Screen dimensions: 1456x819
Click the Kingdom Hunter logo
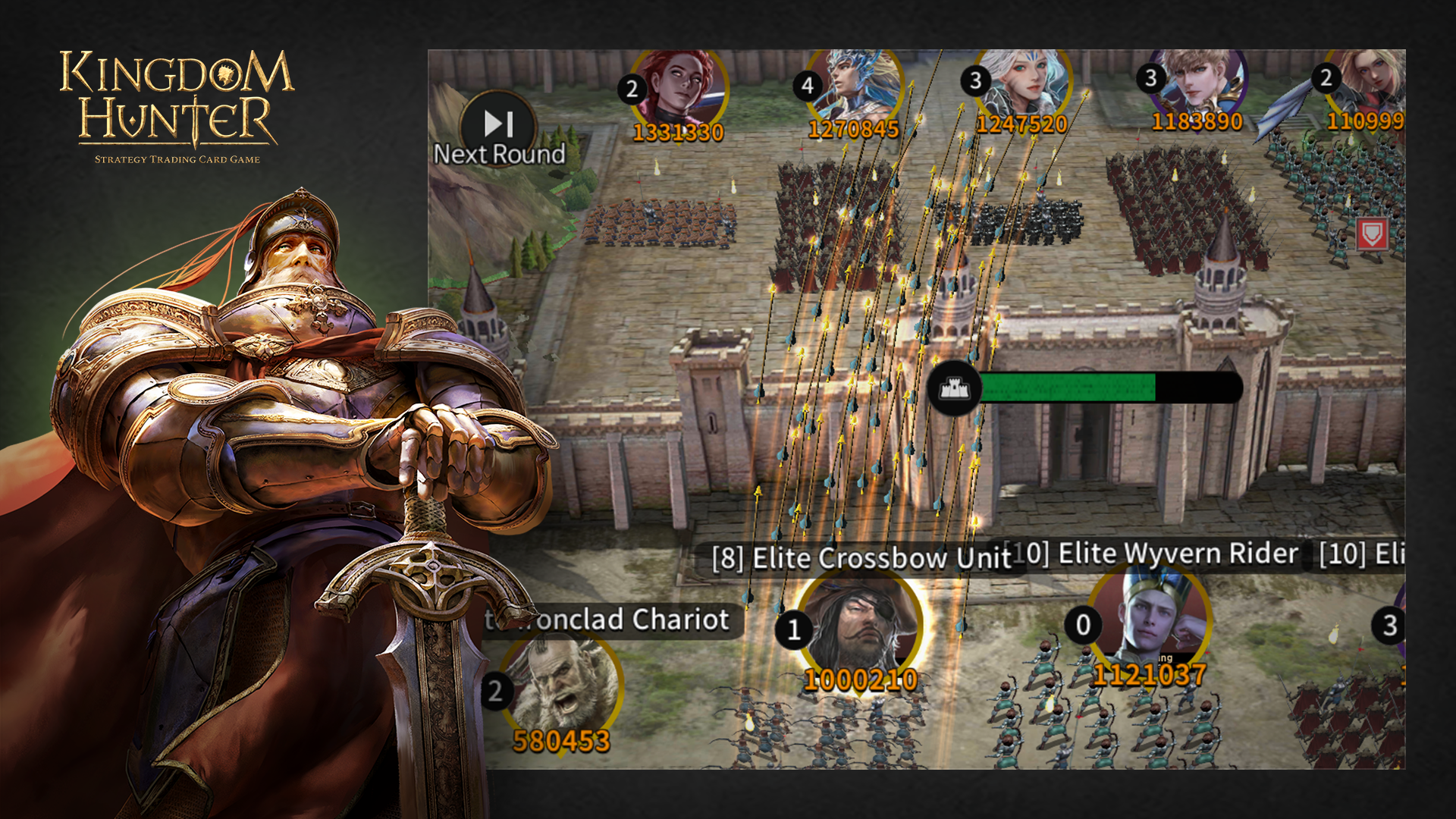(x=177, y=104)
